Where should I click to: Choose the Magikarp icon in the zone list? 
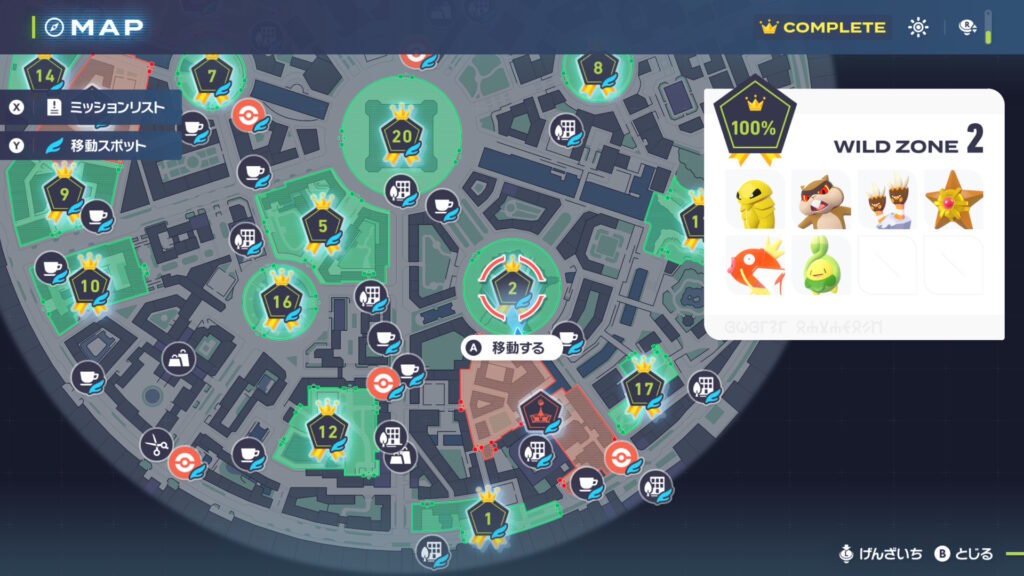757,265
